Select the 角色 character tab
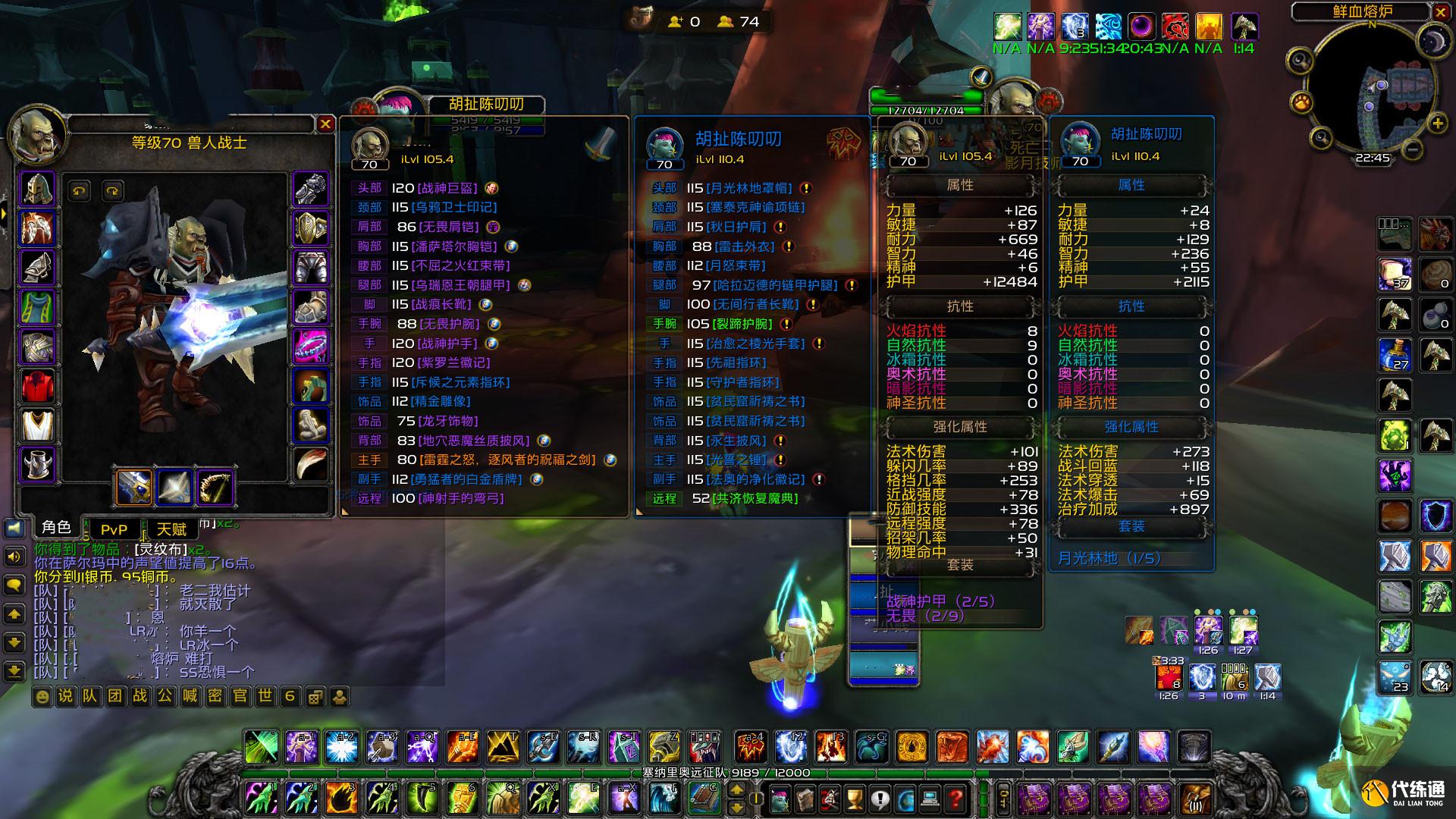Image resolution: width=1456 pixels, height=819 pixels. click(x=56, y=528)
